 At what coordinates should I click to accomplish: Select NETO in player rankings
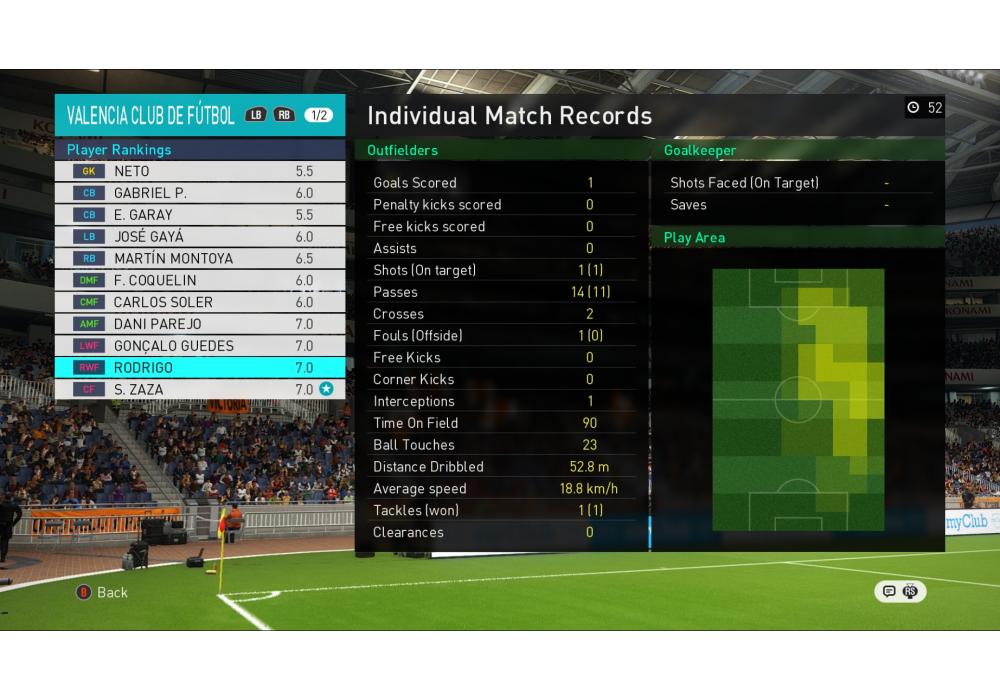(200, 171)
